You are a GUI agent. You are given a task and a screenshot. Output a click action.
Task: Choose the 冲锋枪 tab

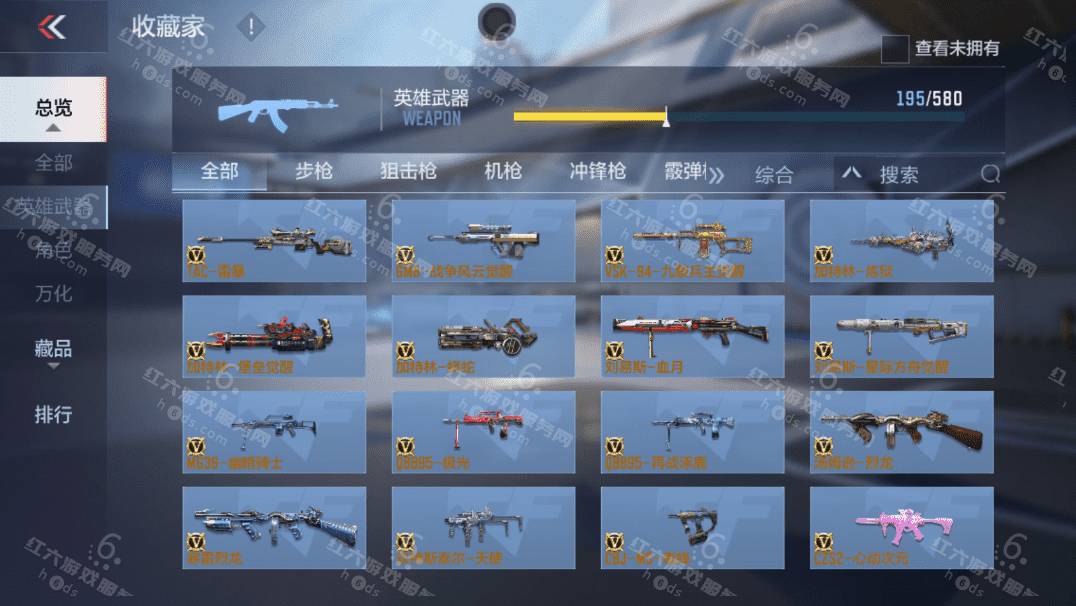[597, 171]
